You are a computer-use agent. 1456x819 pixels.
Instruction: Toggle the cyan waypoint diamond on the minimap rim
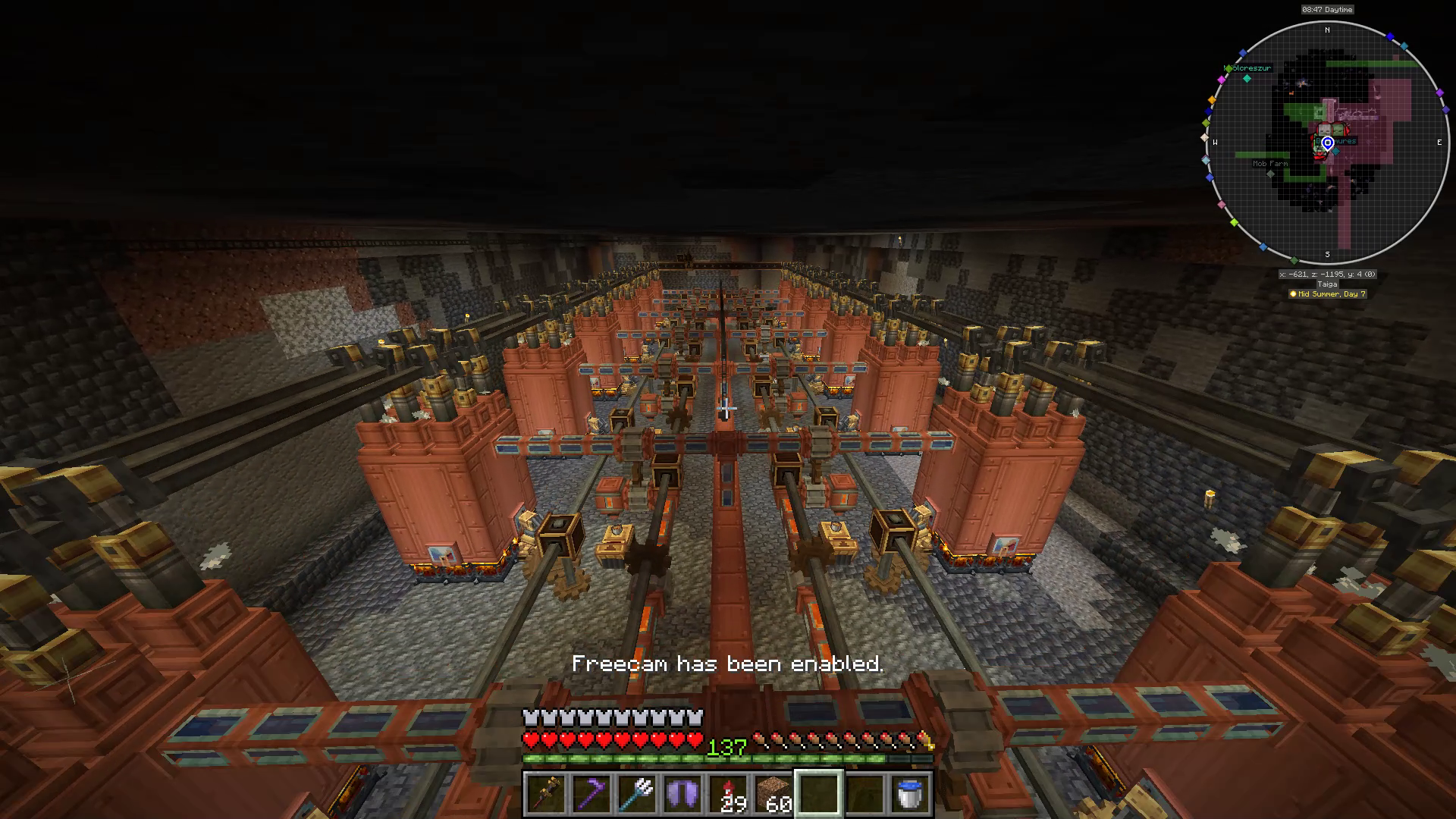tap(1404, 45)
